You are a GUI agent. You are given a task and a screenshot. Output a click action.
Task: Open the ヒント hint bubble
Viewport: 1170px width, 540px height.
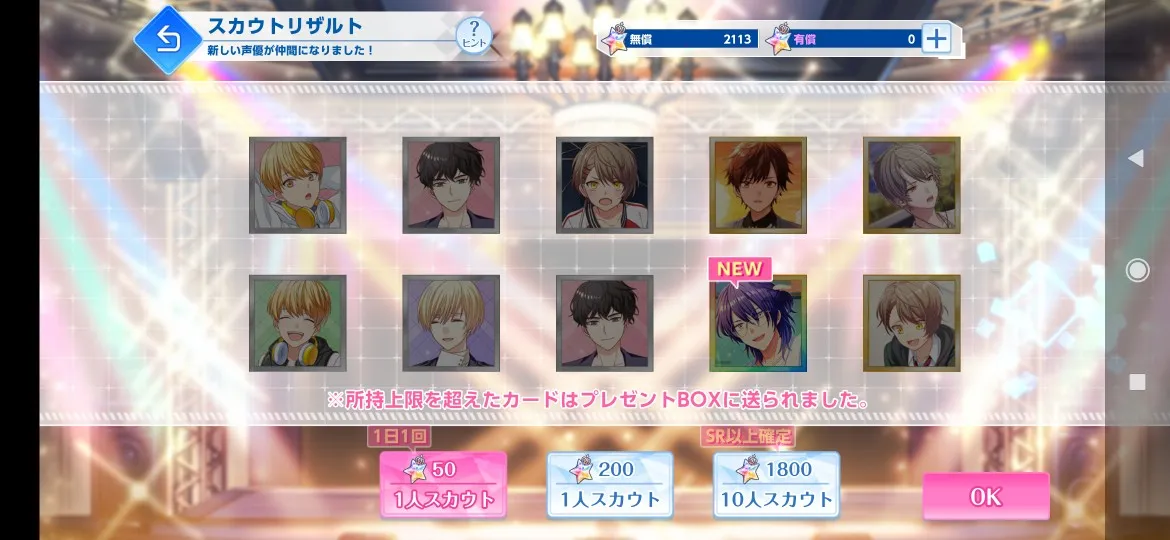coord(474,37)
